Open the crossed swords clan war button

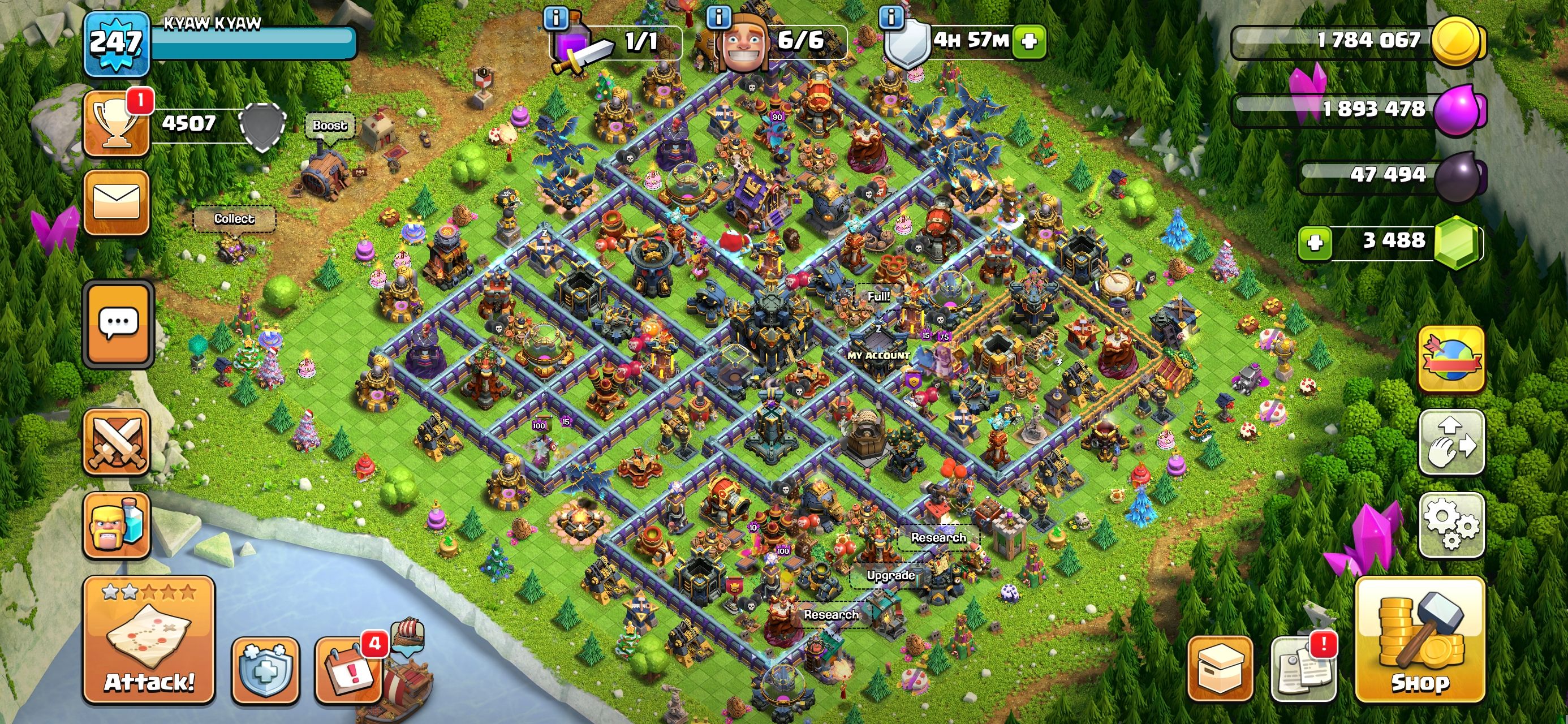[x=117, y=441]
